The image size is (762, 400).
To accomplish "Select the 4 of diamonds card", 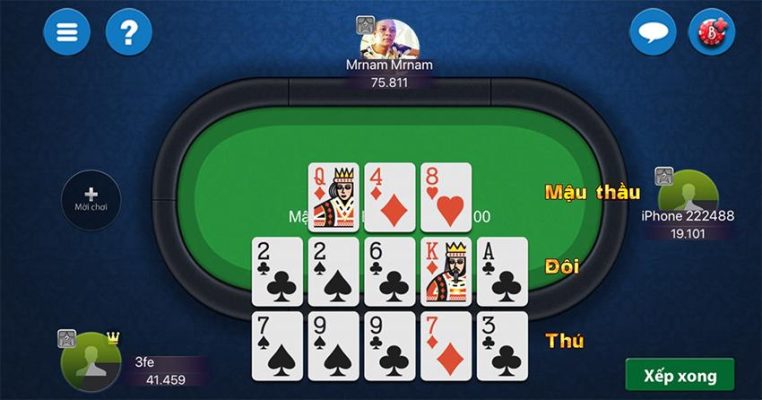I will coord(389,197).
